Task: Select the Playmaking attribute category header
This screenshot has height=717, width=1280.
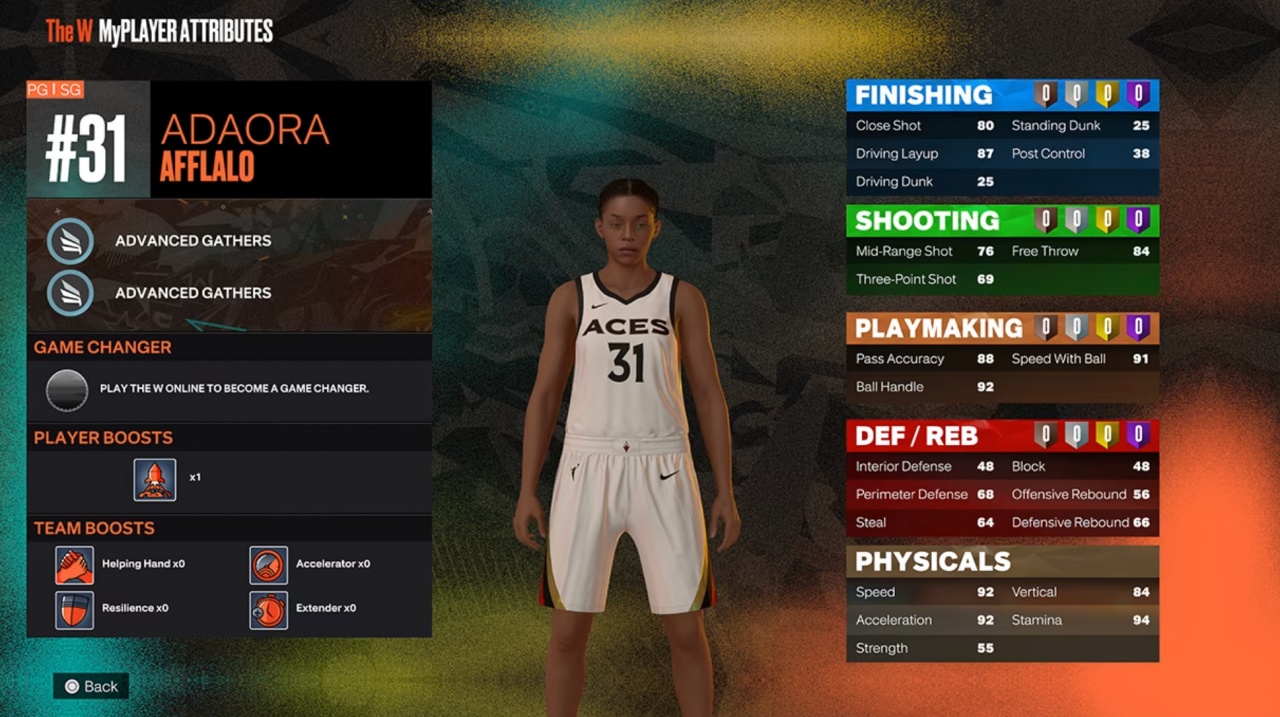Action: tap(938, 328)
